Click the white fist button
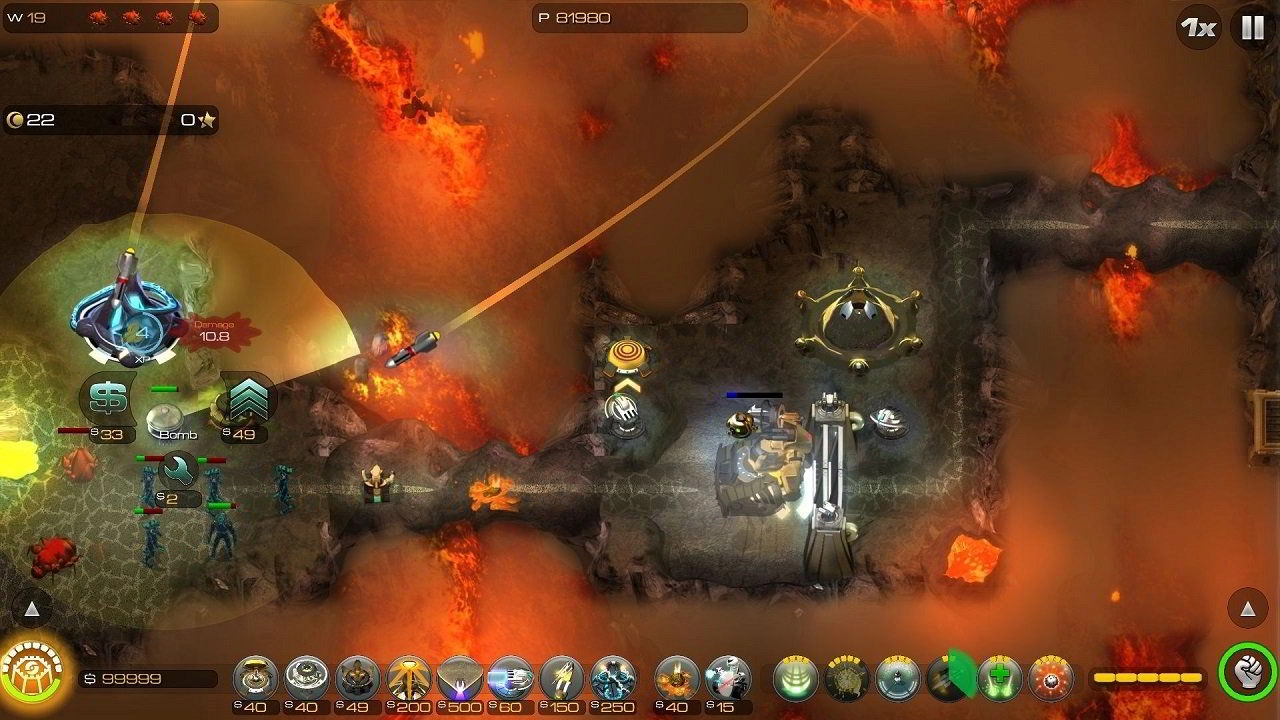 tap(1248, 672)
